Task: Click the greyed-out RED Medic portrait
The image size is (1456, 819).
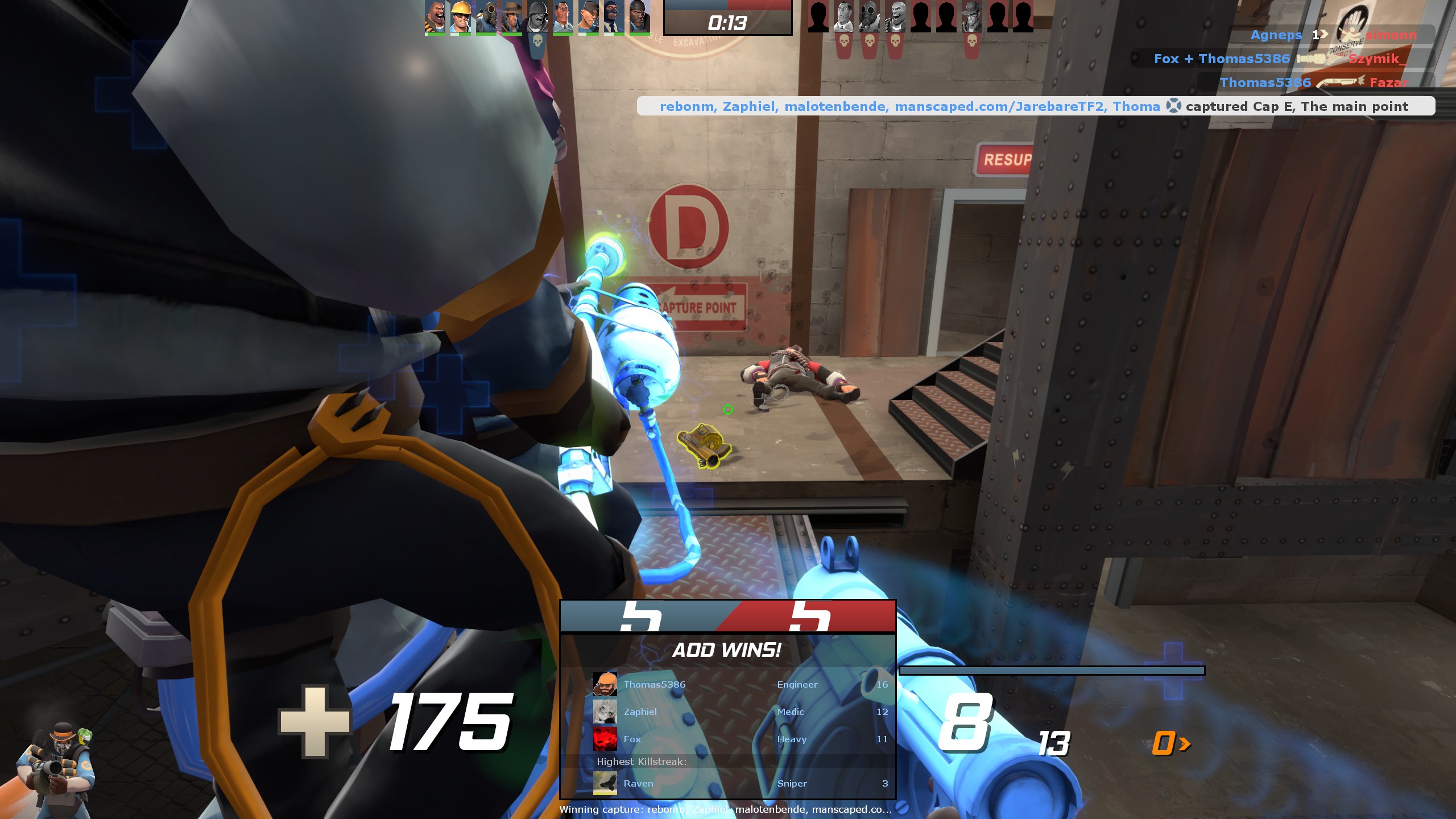Action: (x=843, y=16)
